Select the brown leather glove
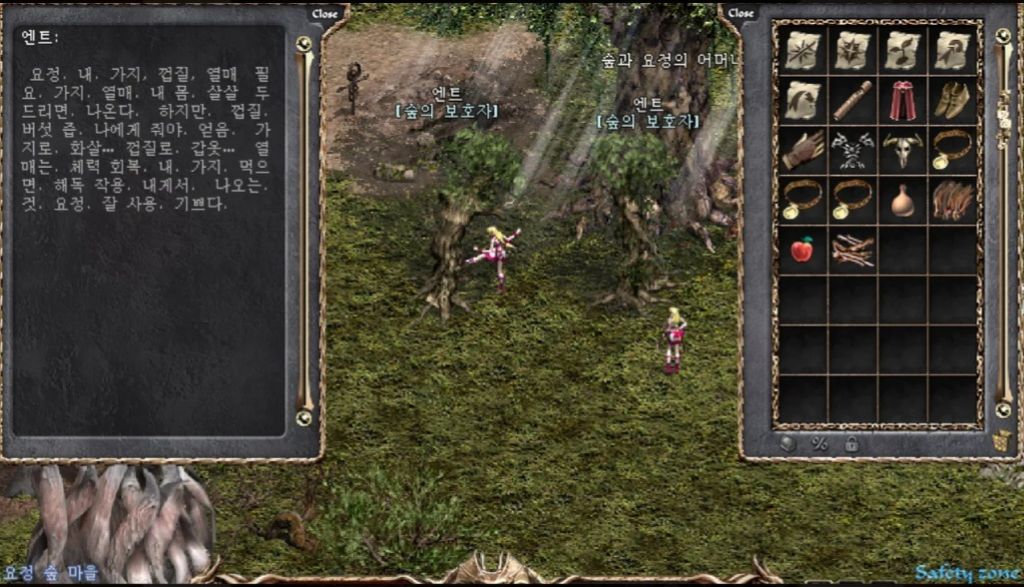The height and width of the screenshot is (587, 1024). 802,150
